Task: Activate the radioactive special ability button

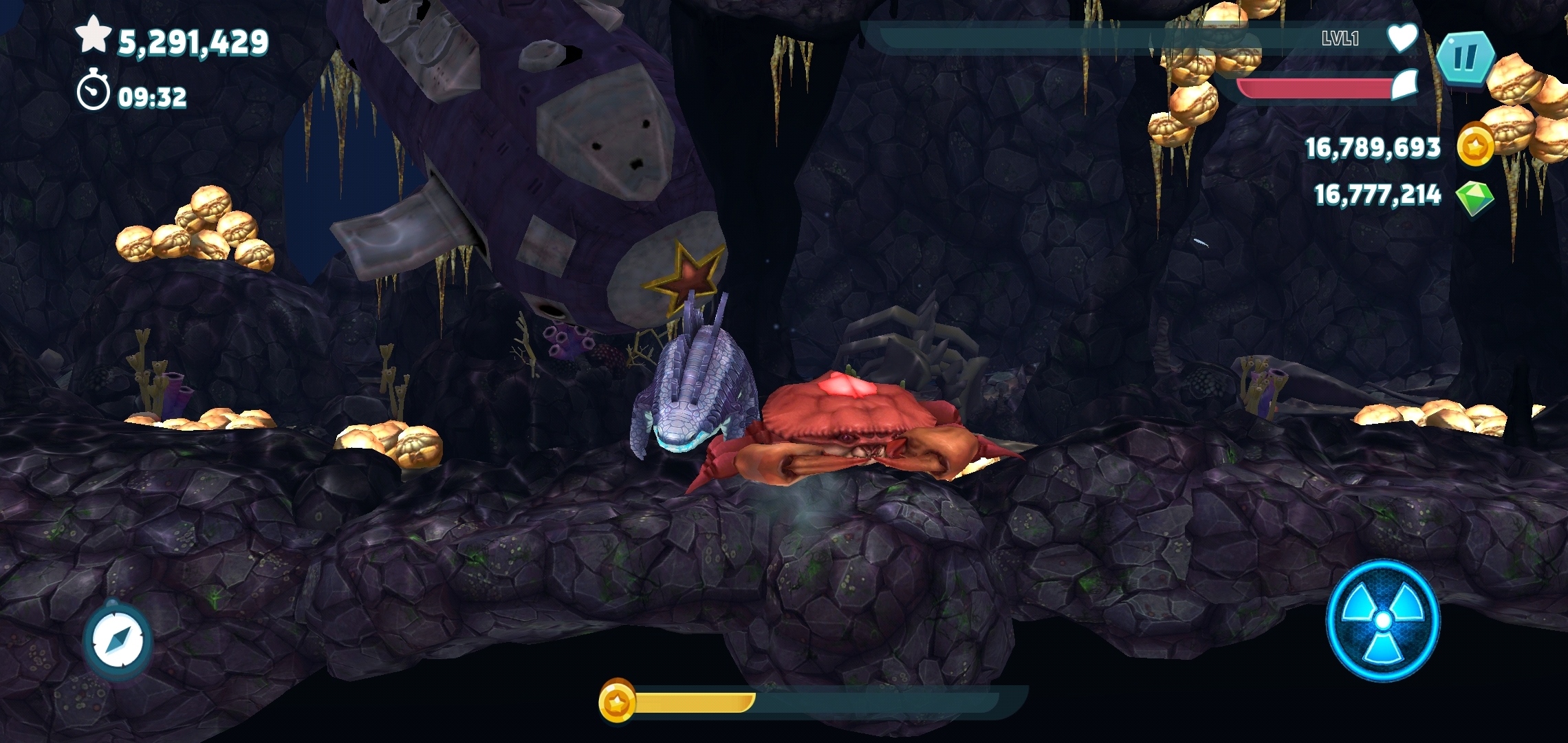Action: click(1382, 621)
